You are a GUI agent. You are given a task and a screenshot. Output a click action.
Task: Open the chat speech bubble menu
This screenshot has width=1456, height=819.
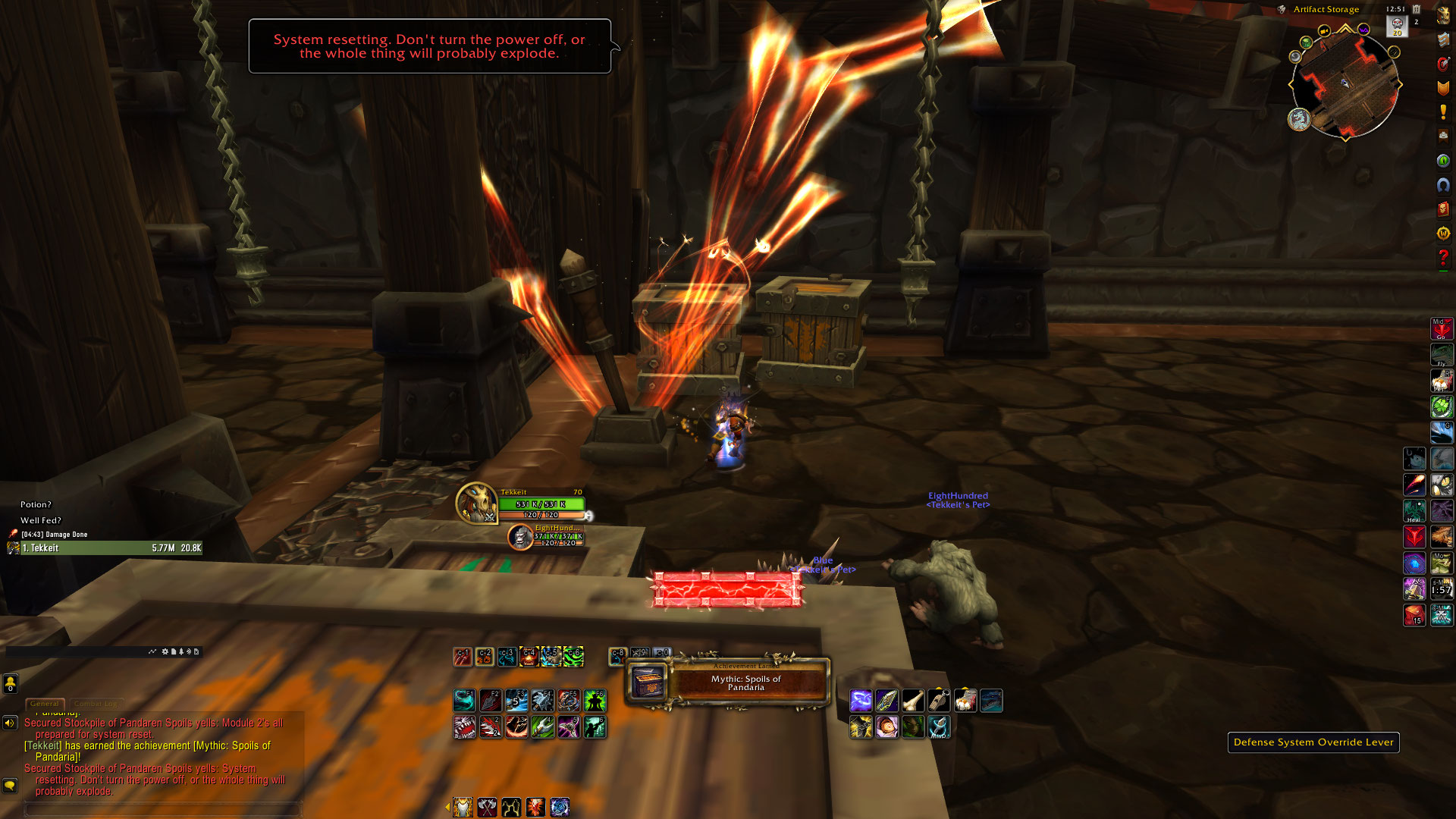pos(10,785)
